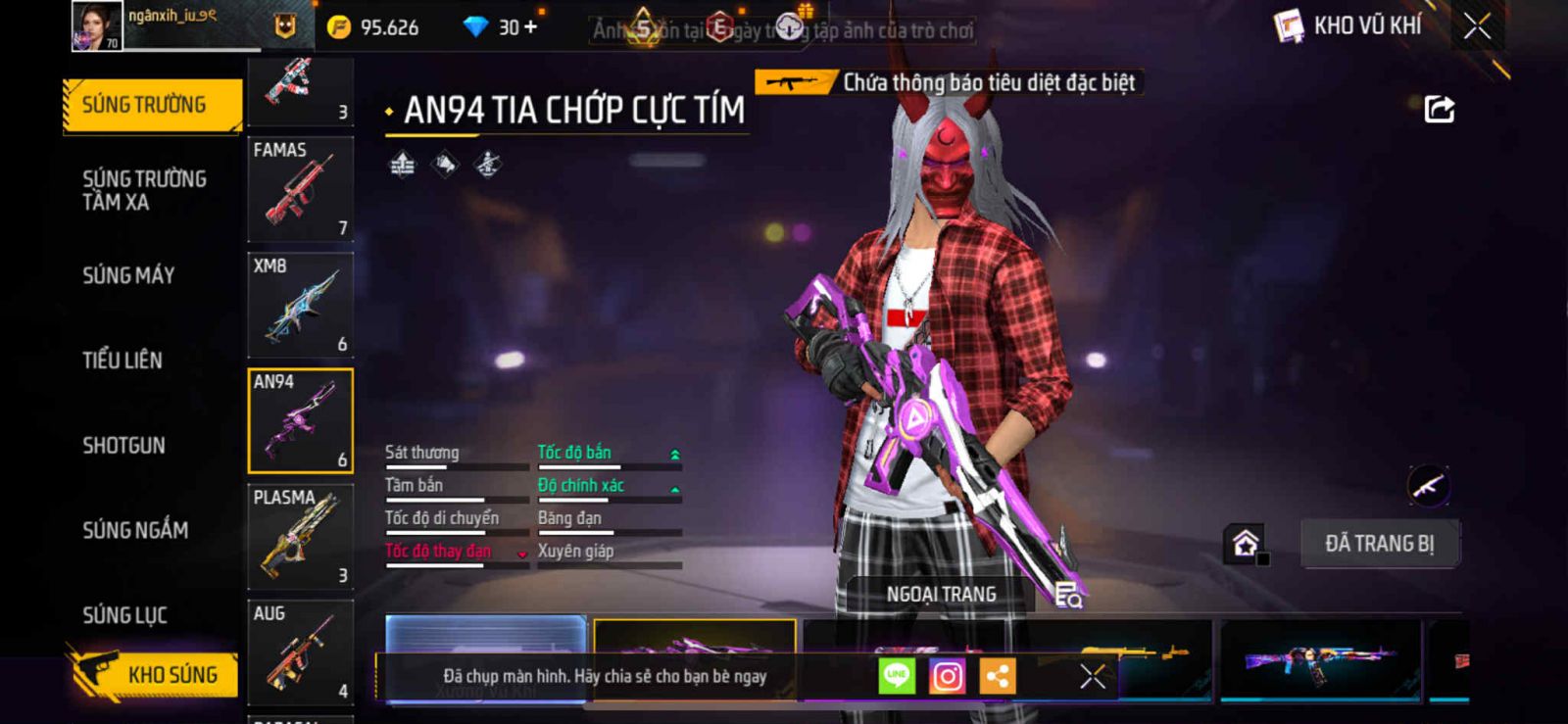Screen dimensions: 1568x724
Task: Add diamonds with the plus button
Action: 531,27
